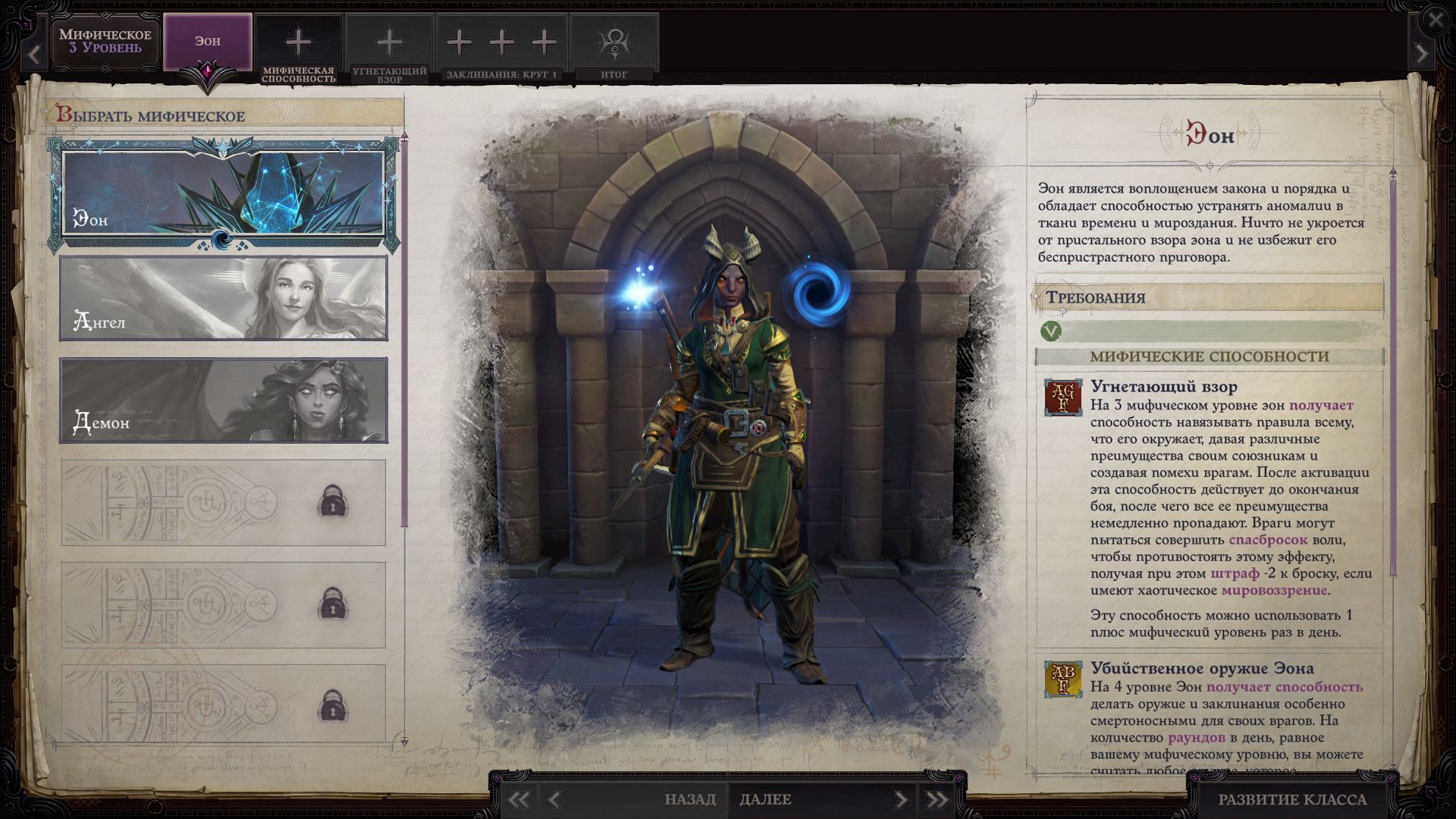The width and height of the screenshot is (1456, 819).
Task: Open the мировоззрение glossary link
Action: [x=1274, y=590]
